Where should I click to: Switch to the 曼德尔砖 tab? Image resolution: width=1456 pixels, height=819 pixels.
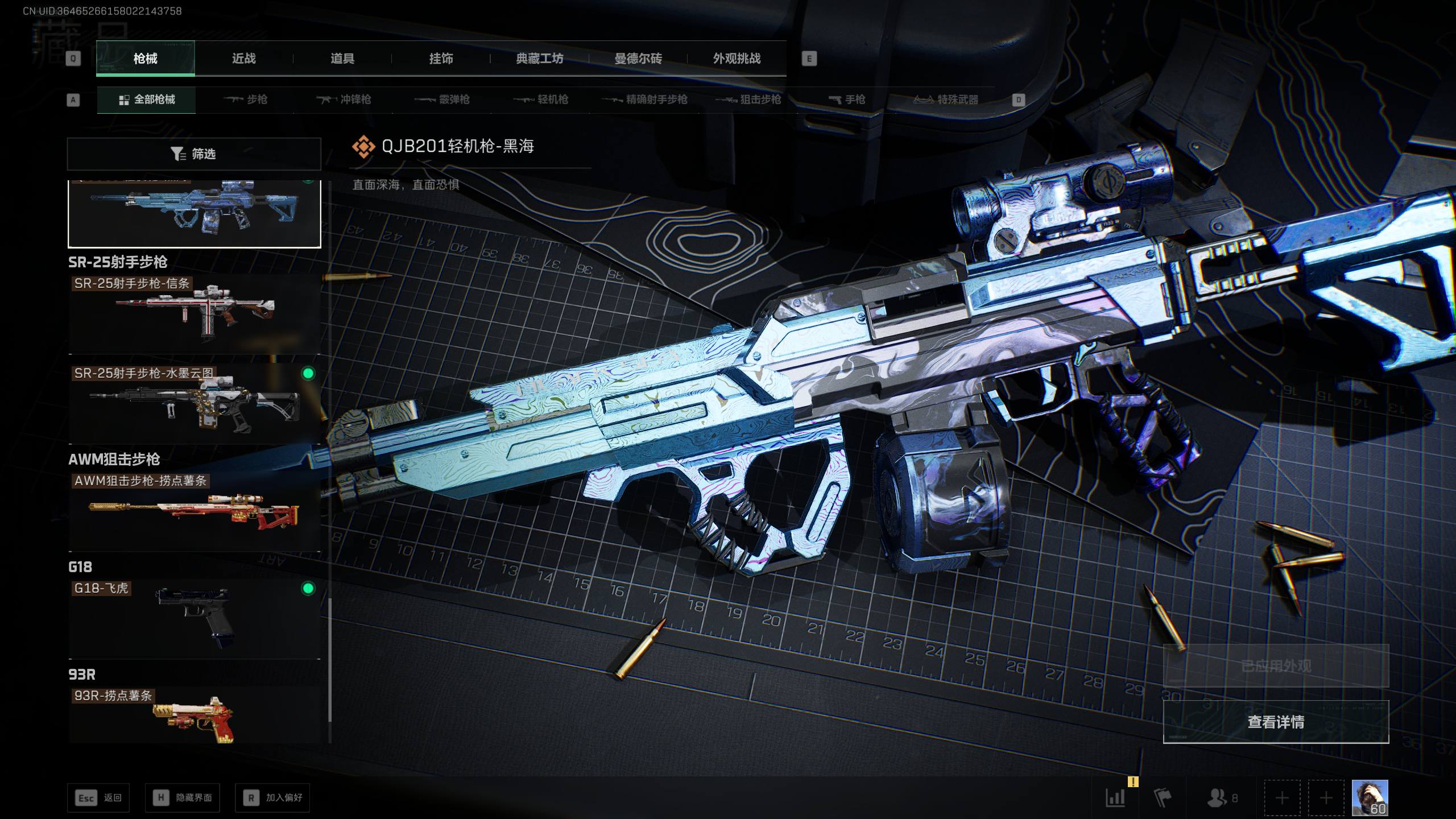638,59
